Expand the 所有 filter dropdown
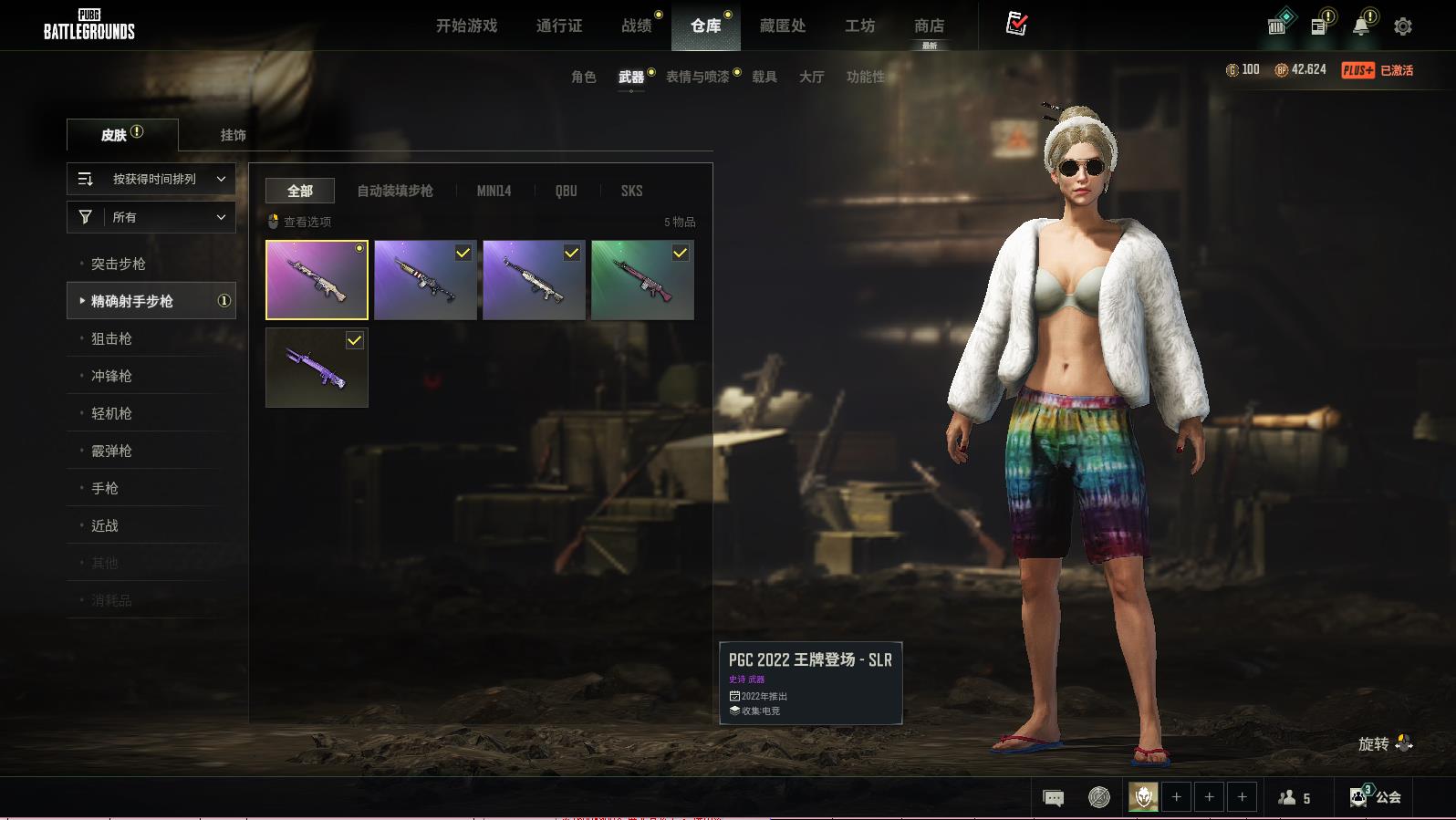 [151, 217]
